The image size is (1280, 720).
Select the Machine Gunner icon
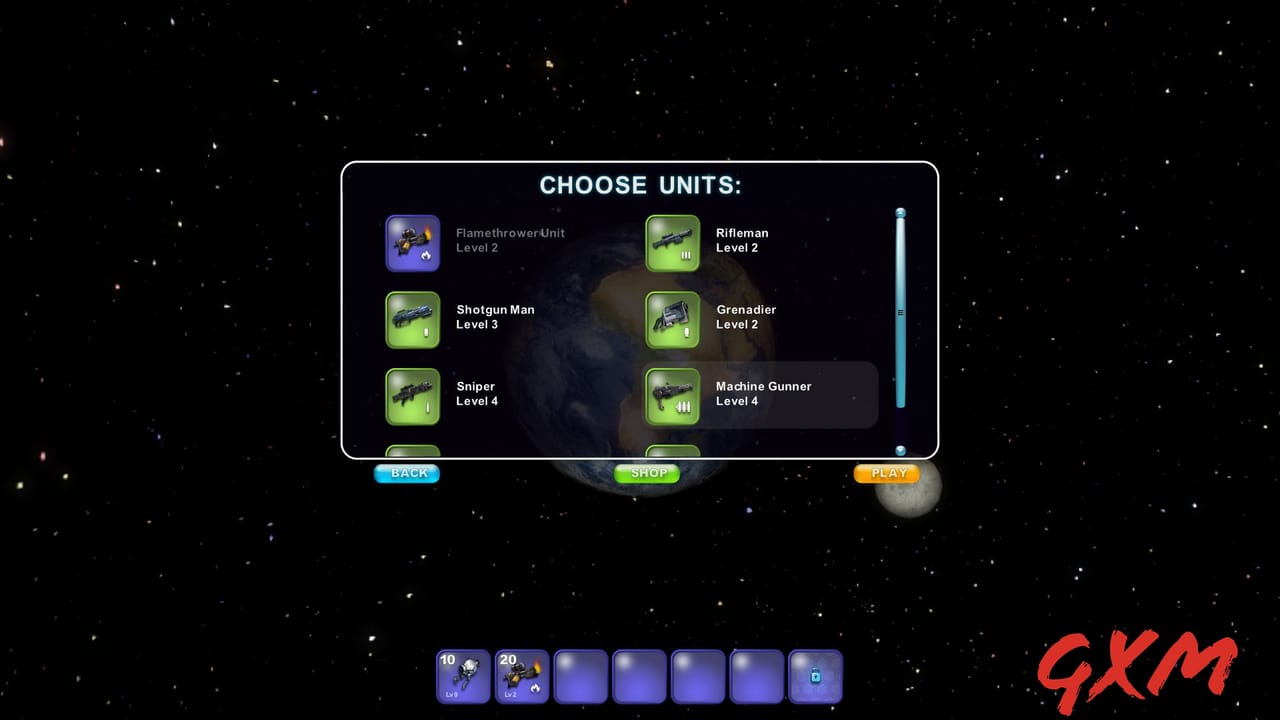pyautogui.click(x=672, y=396)
